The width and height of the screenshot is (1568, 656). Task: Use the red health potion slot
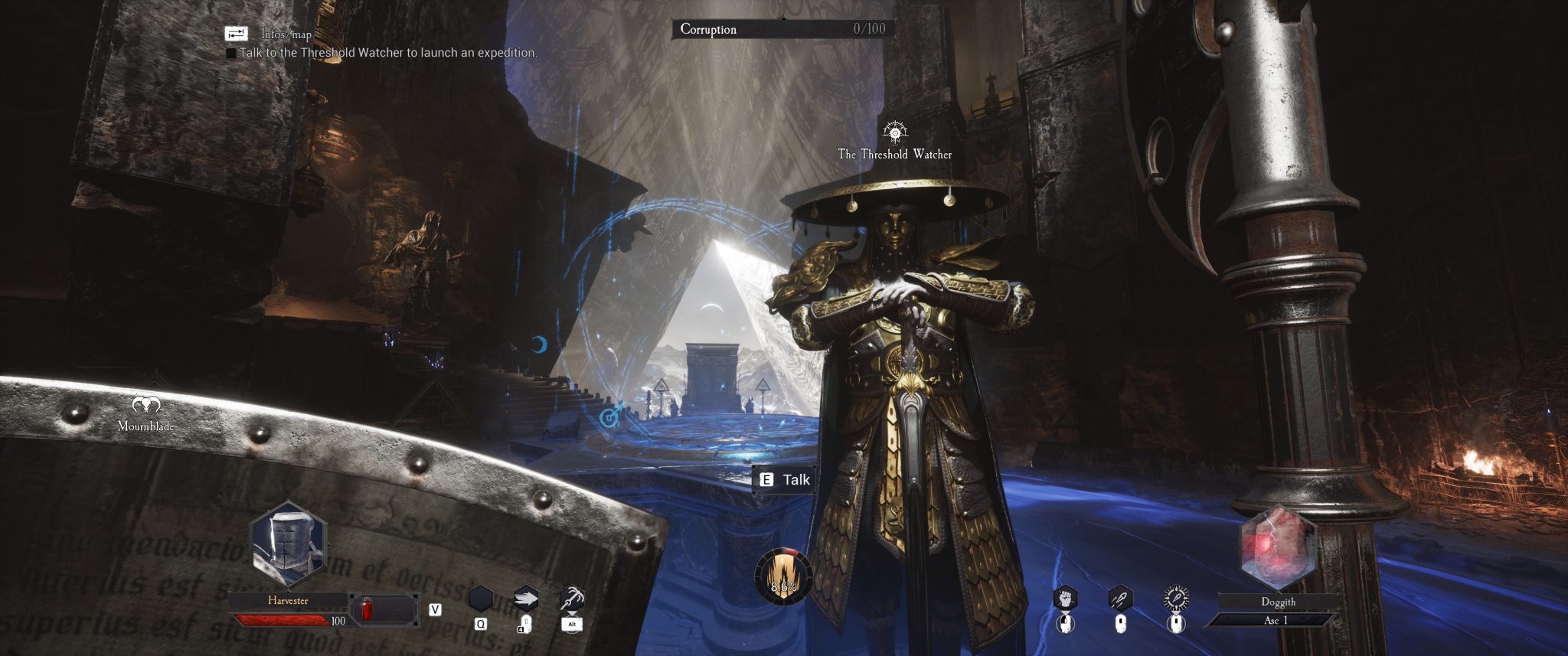pyautogui.click(x=367, y=609)
